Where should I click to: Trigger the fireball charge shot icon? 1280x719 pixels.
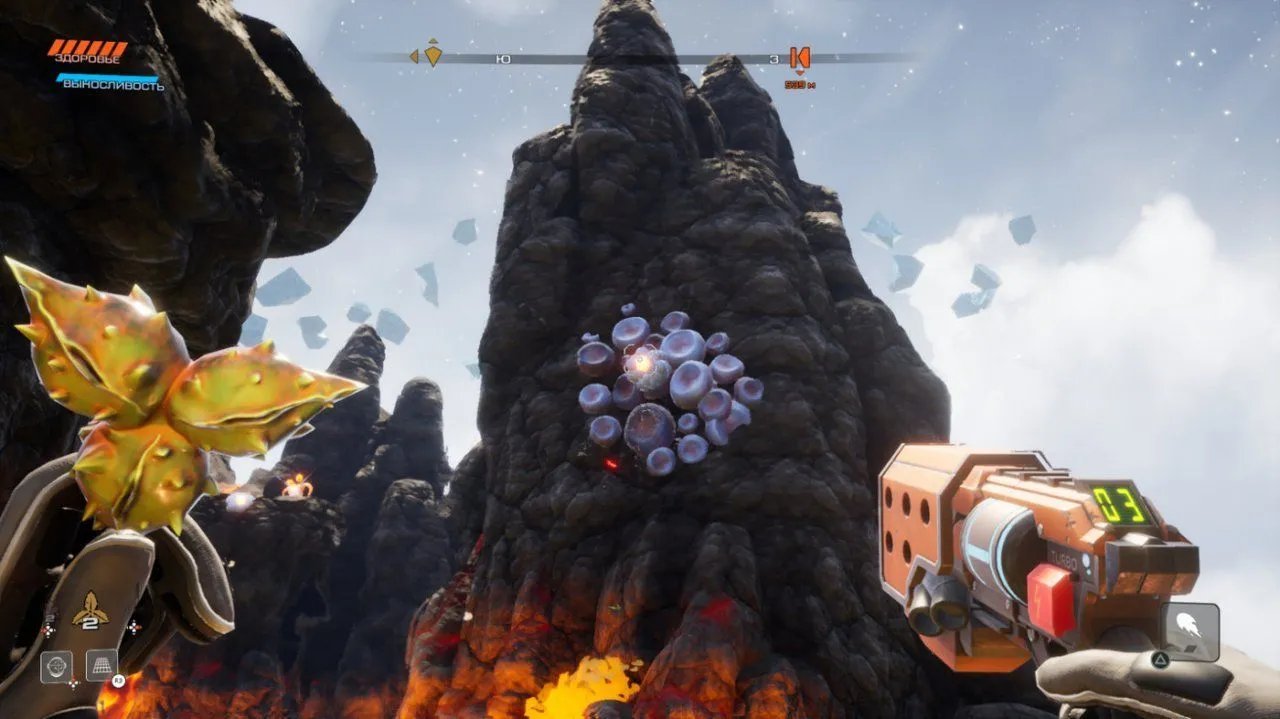(1190, 631)
